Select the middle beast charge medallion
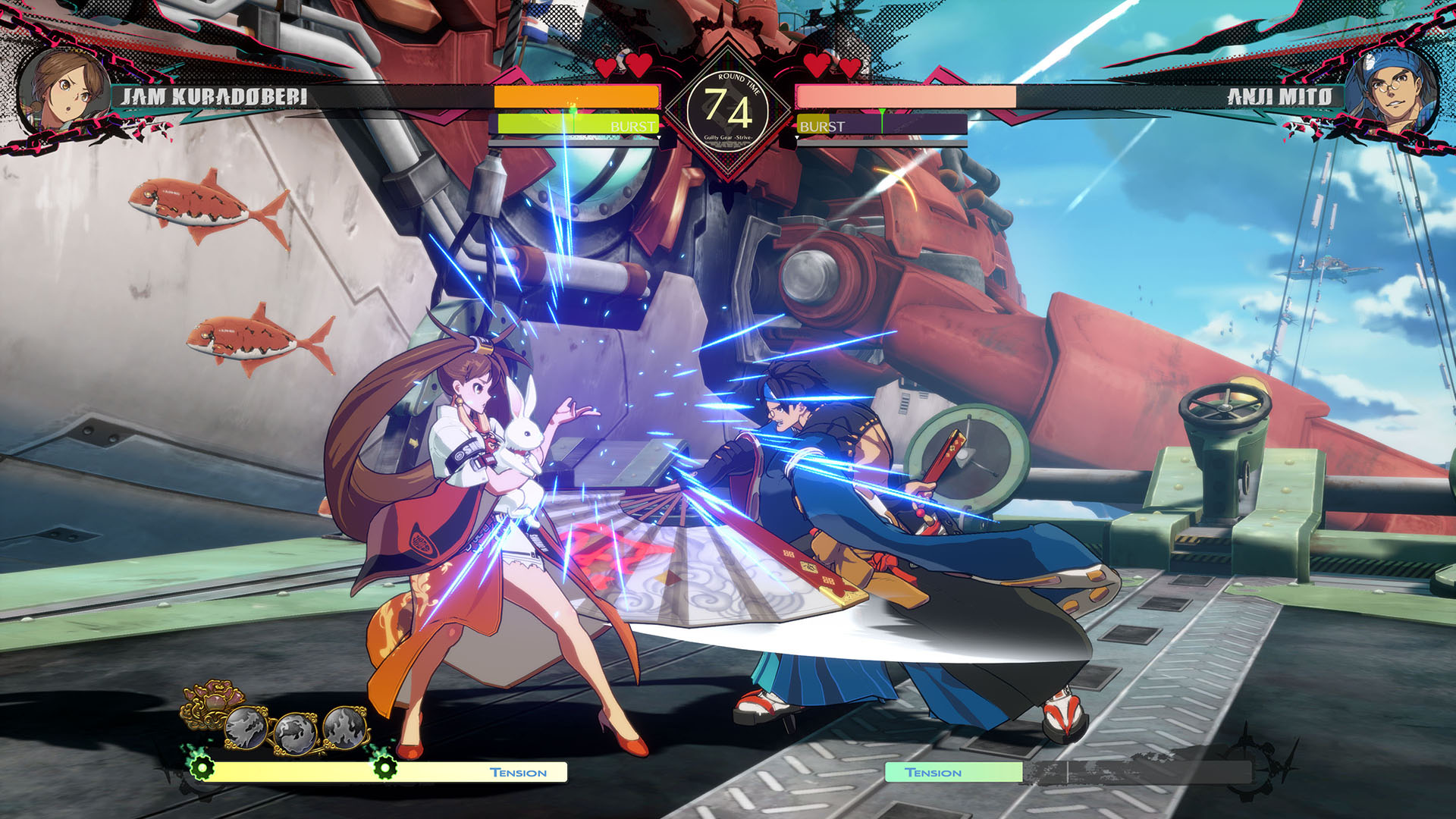Screen dimensions: 1456x819 tap(296, 733)
